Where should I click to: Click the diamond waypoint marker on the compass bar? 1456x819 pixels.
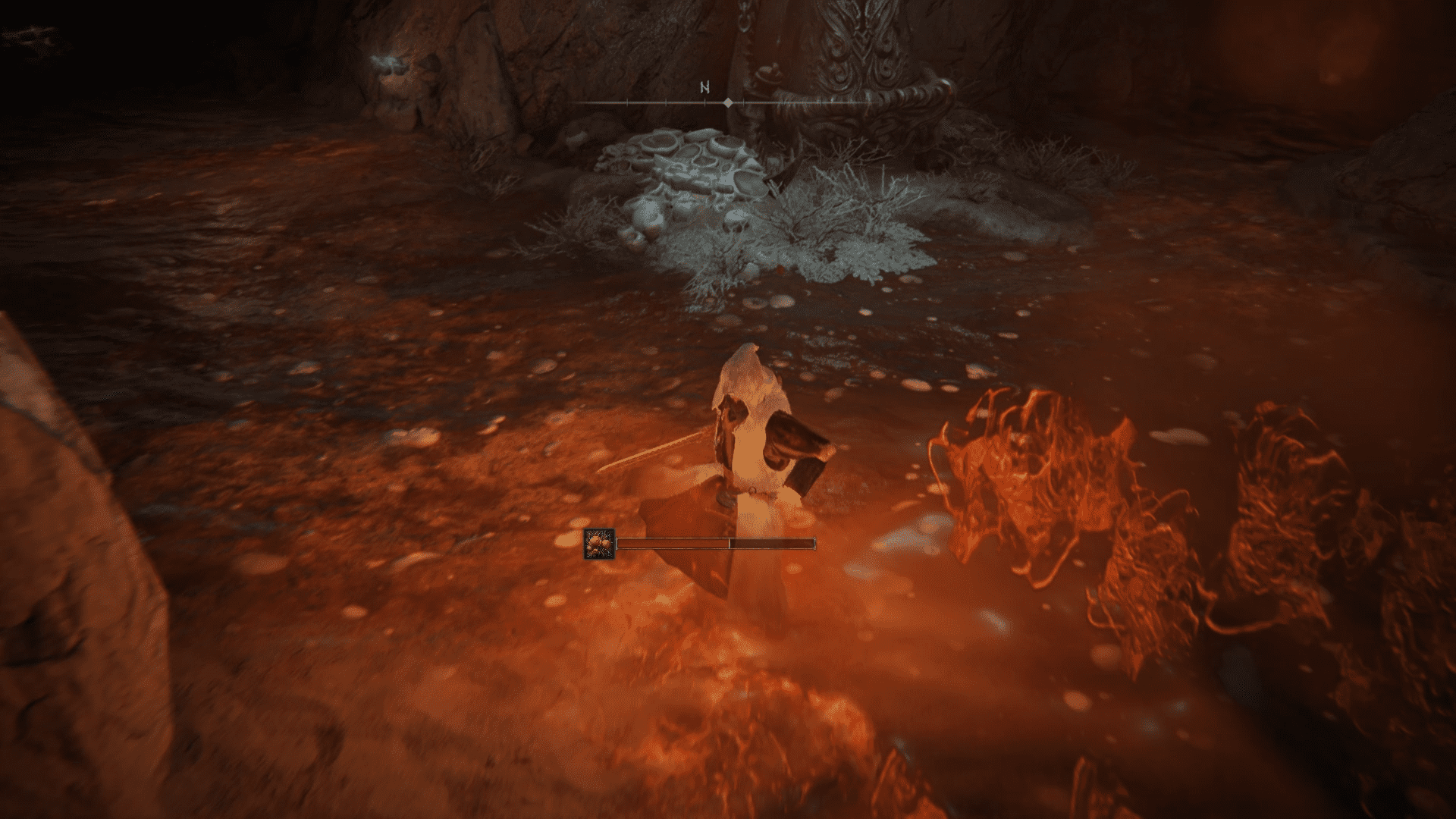coord(727,102)
